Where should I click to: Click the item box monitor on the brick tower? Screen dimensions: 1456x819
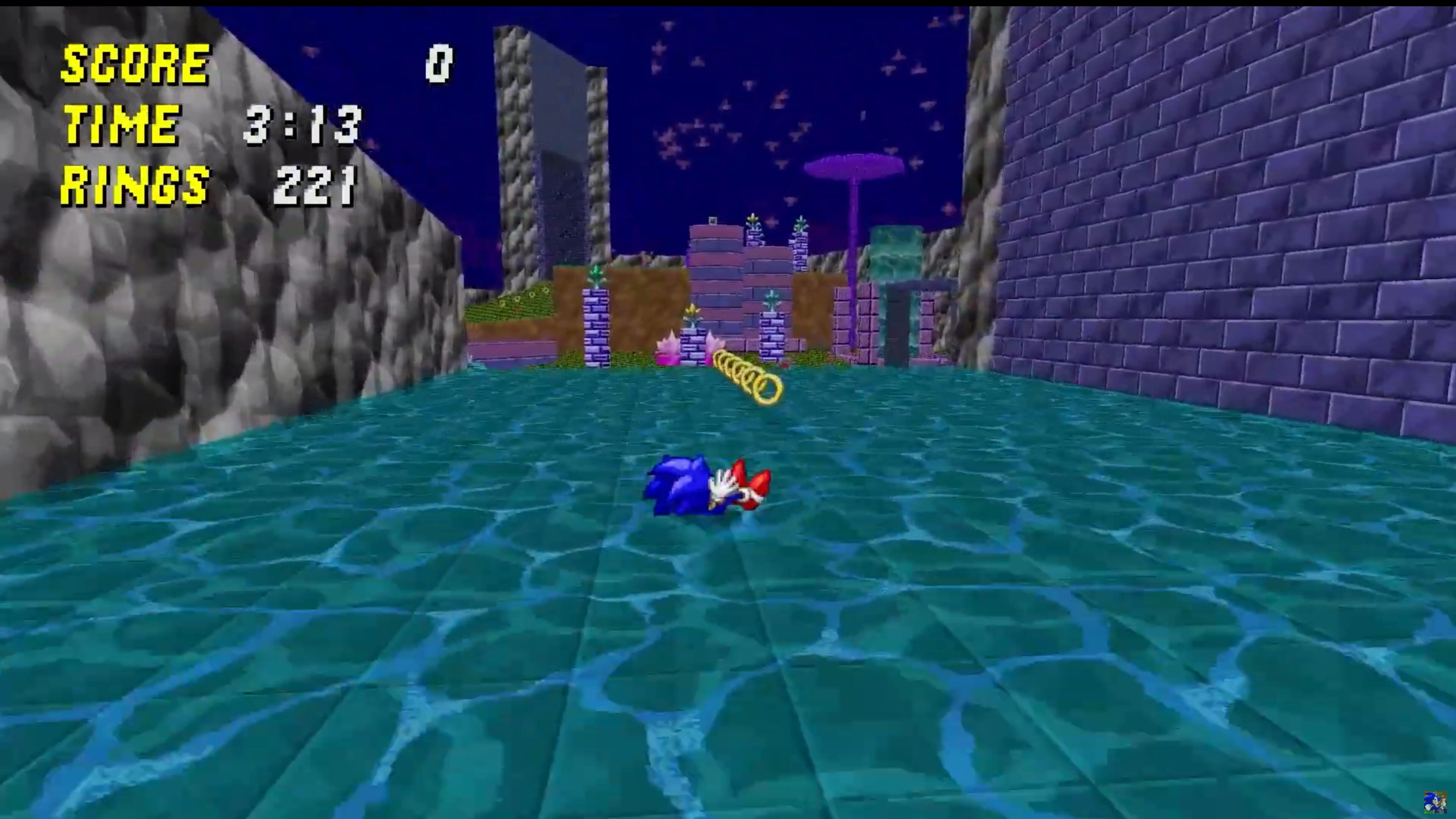click(712, 220)
